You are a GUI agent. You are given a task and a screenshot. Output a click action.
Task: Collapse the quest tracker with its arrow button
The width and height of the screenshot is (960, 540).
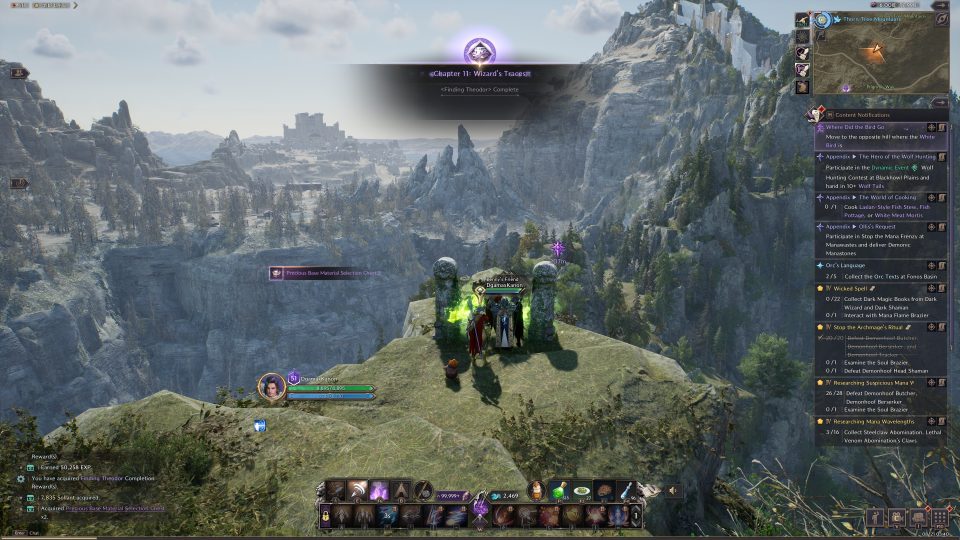[939, 102]
